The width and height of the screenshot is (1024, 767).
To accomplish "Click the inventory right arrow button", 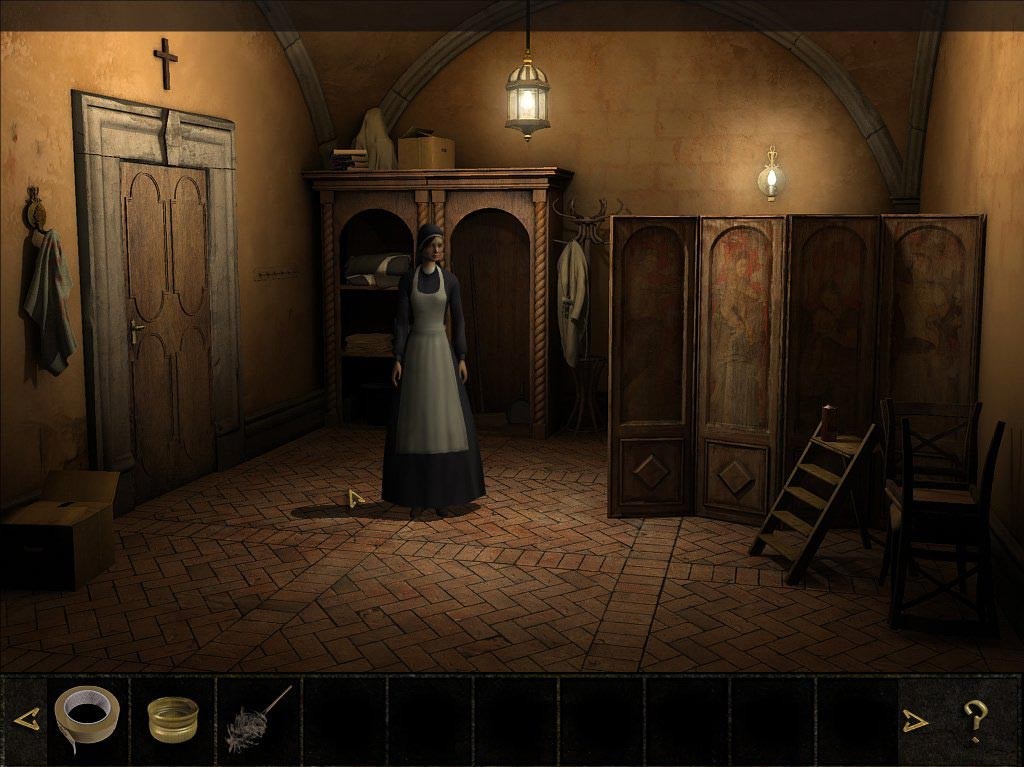I will point(915,720).
